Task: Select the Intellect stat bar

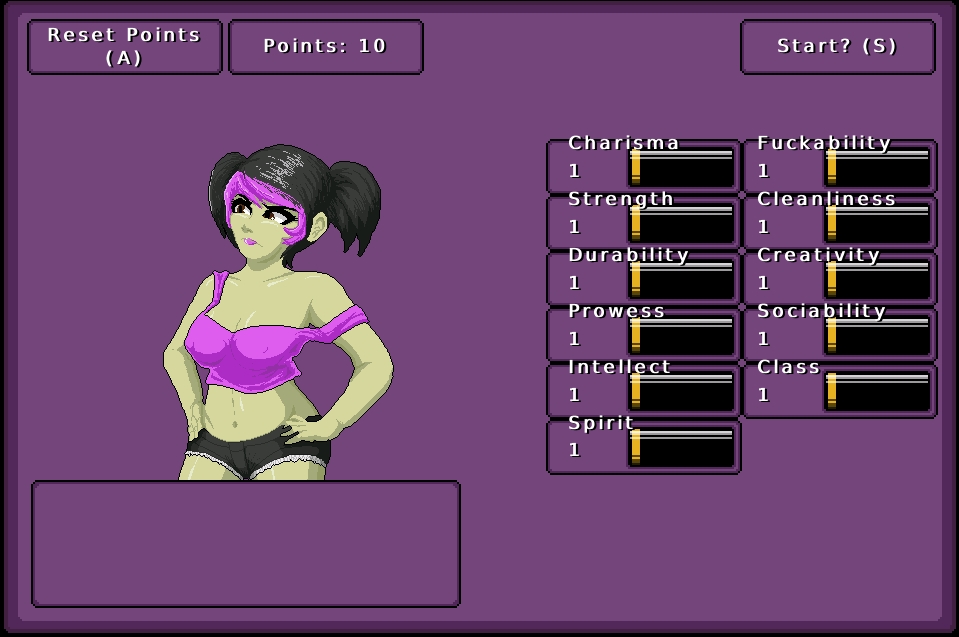Action: [x=682, y=392]
